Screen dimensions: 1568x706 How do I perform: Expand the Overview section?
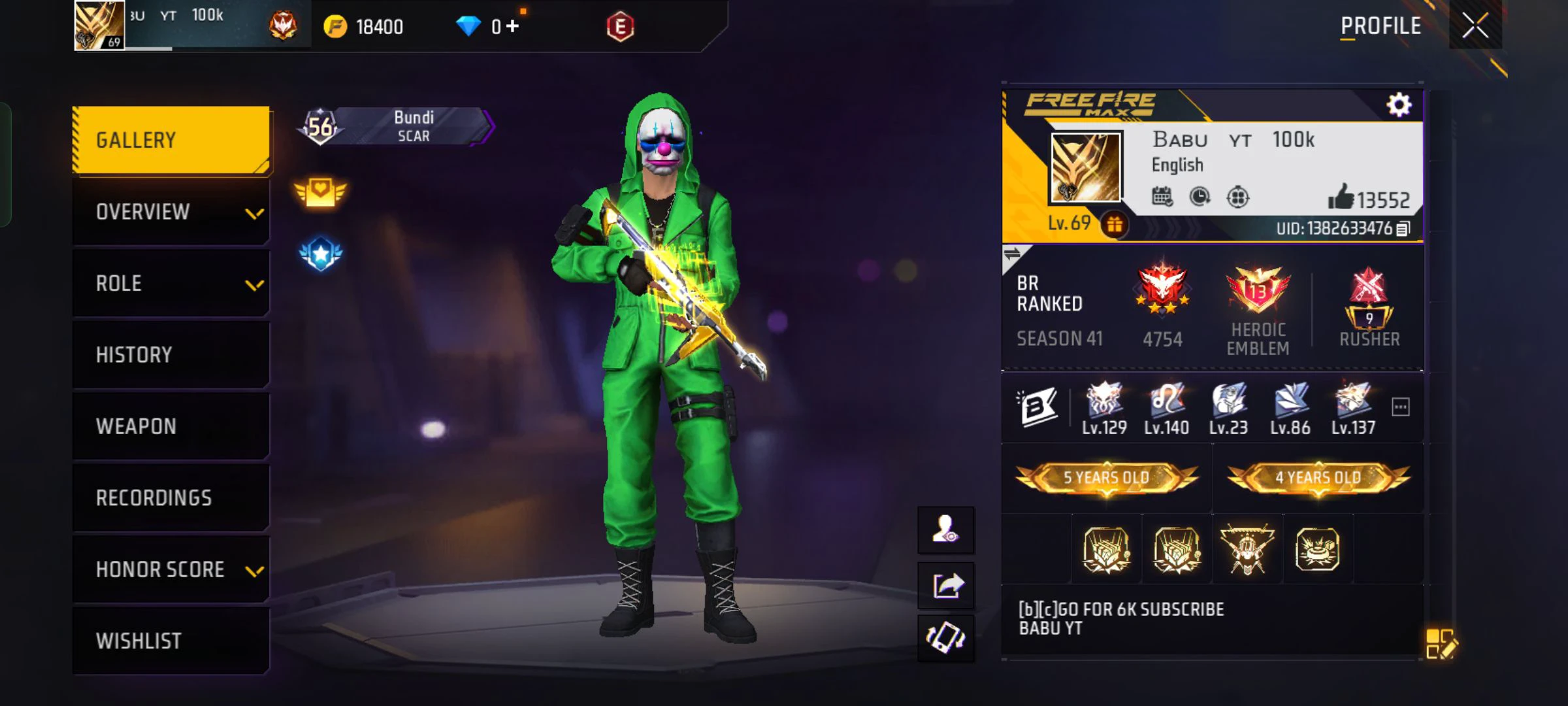[x=171, y=212]
